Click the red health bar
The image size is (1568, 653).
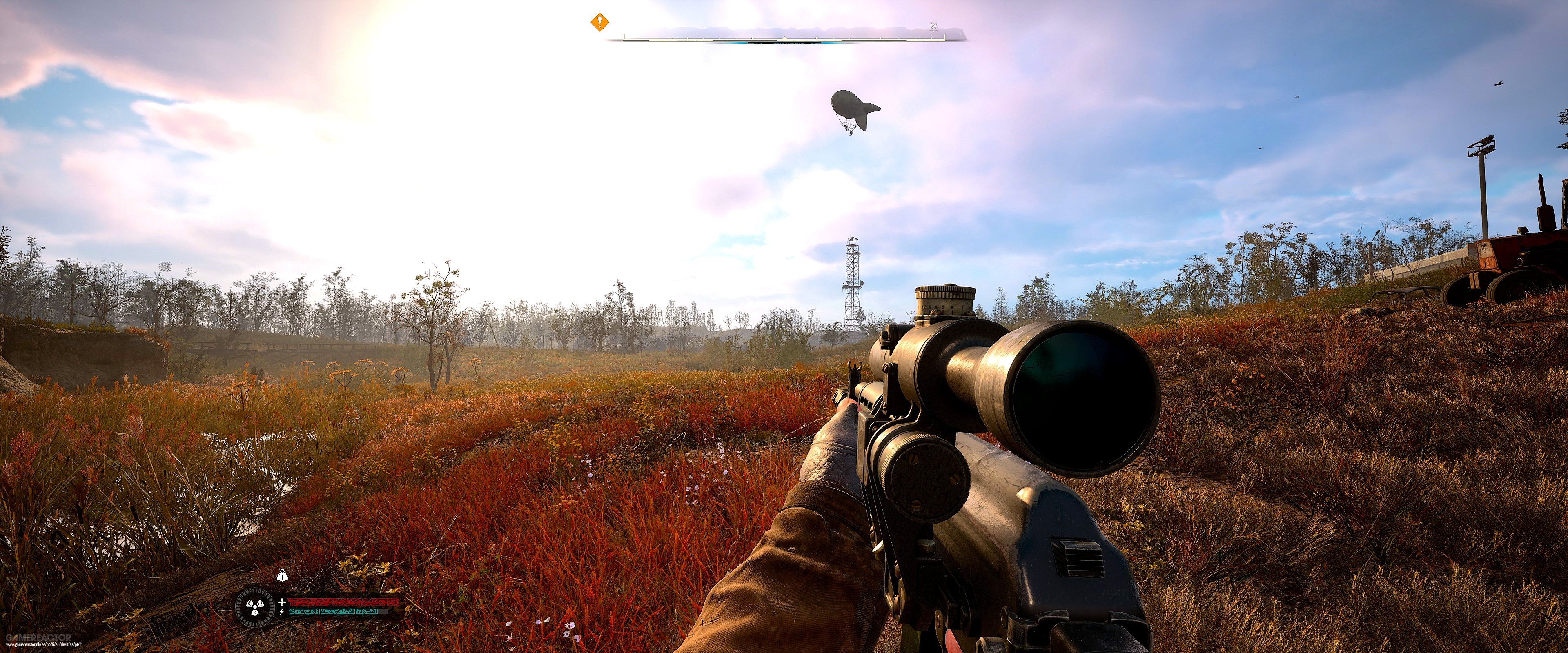(x=345, y=602)
